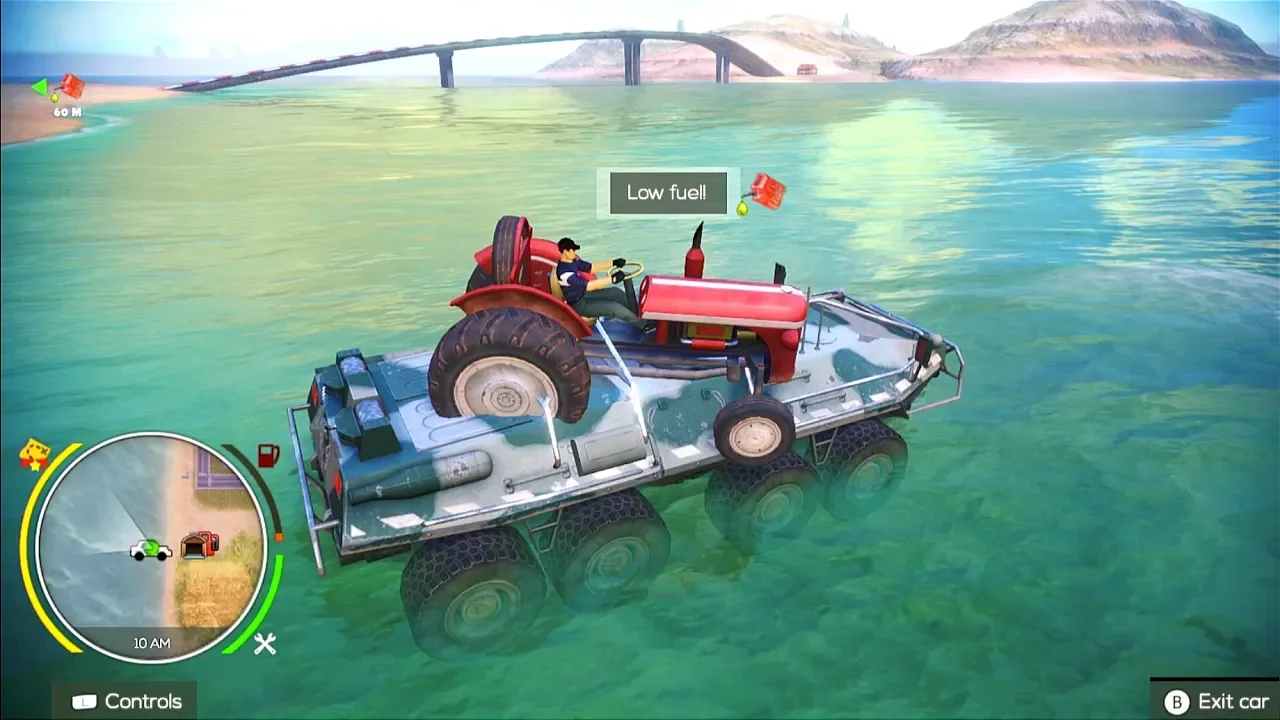Click the circular minimap
This screenshot has width=1280, height=720.
coord(152,546)
